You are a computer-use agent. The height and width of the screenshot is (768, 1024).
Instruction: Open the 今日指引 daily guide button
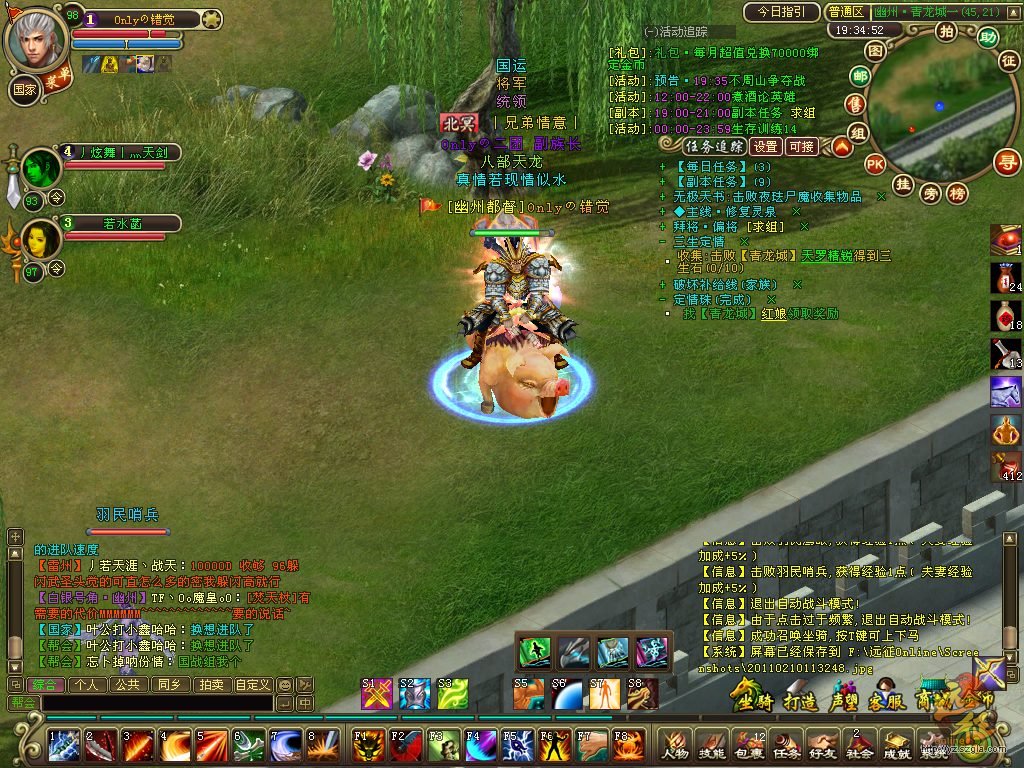point(781,12)
